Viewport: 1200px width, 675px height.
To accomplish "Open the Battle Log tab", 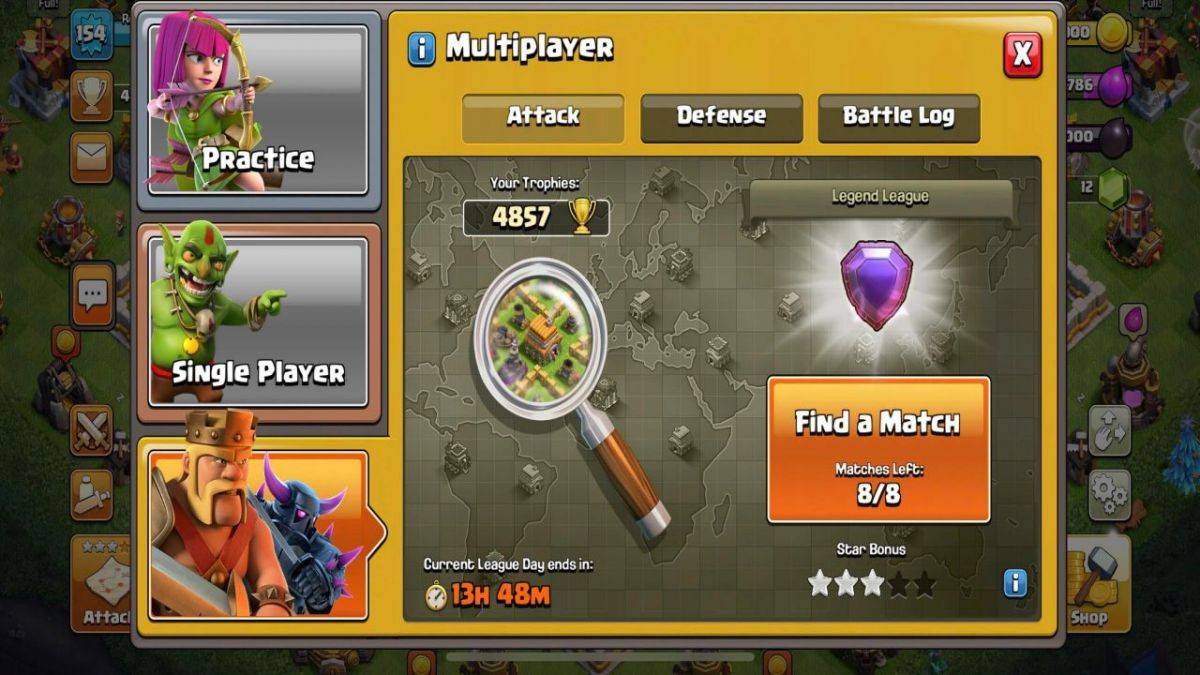I will click(x=898, y=117).
